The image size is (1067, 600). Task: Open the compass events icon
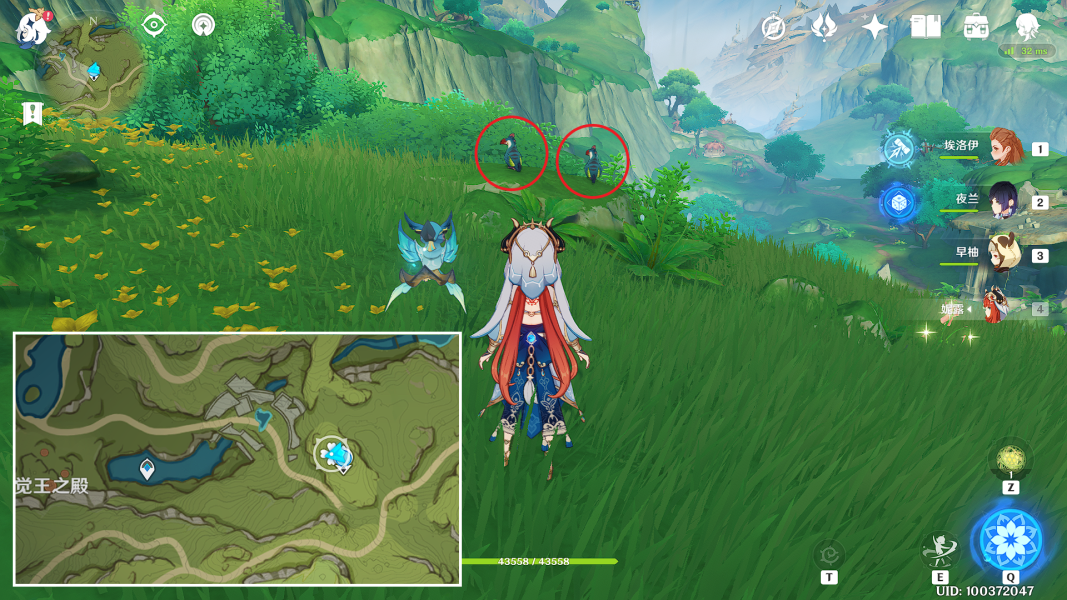pyautogui.click(x=773, y=27)
